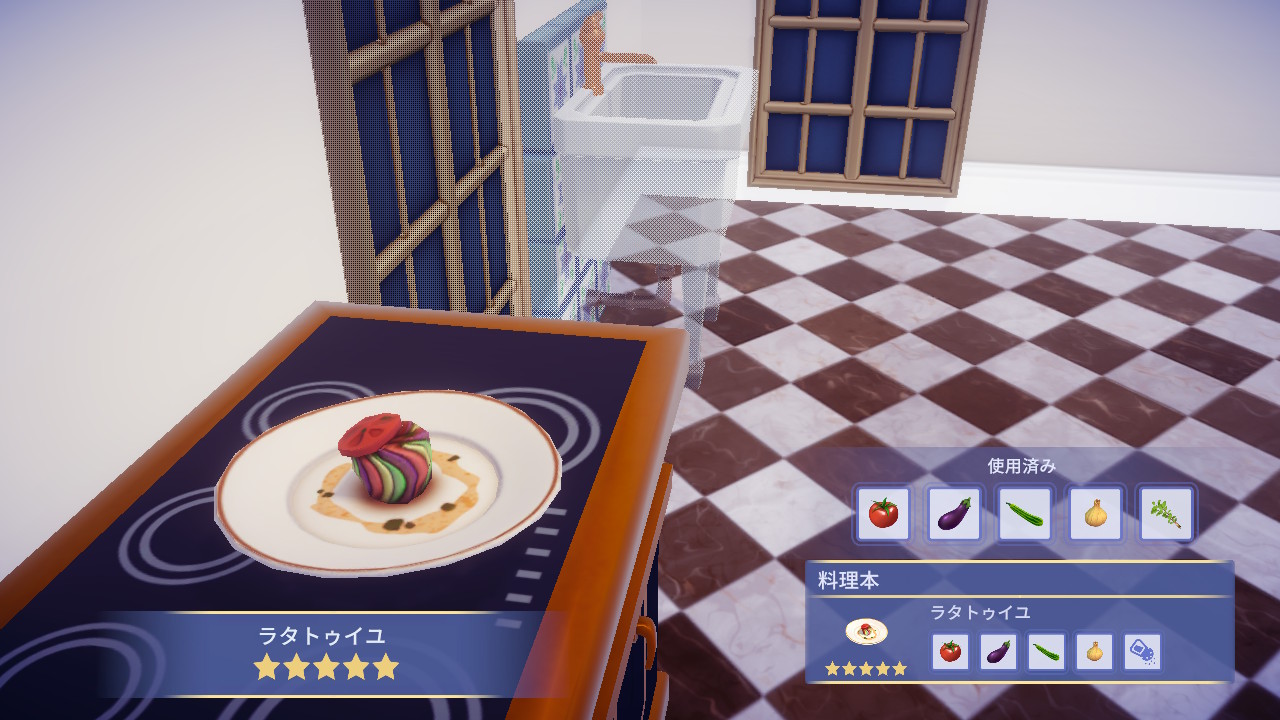Open the ラタトゥイユ dish icon in 料理本

point(866,633)
